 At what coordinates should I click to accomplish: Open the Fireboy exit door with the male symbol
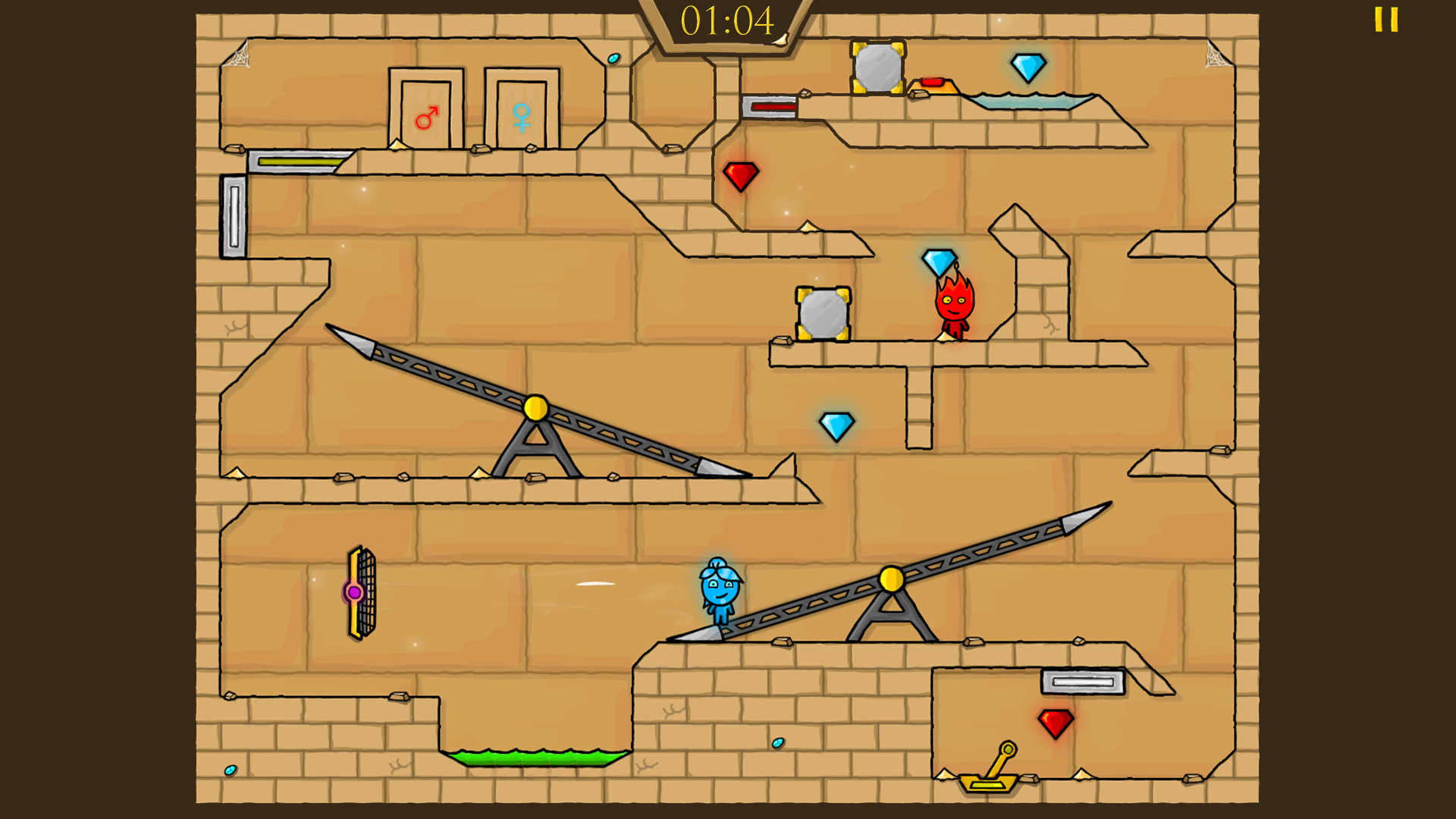pos(427,108)
